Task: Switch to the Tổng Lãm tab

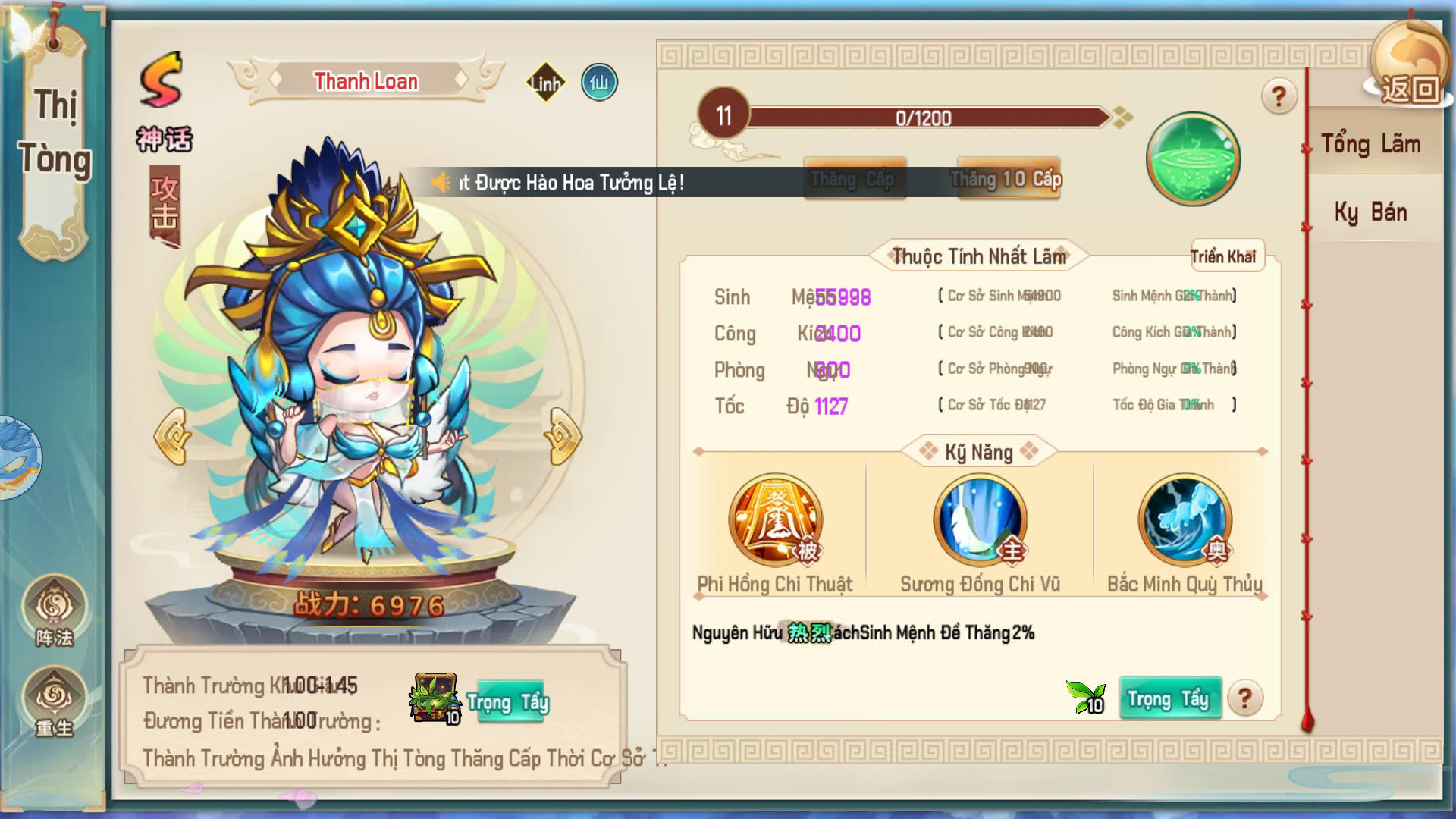Action: [x=1371, y=144]
